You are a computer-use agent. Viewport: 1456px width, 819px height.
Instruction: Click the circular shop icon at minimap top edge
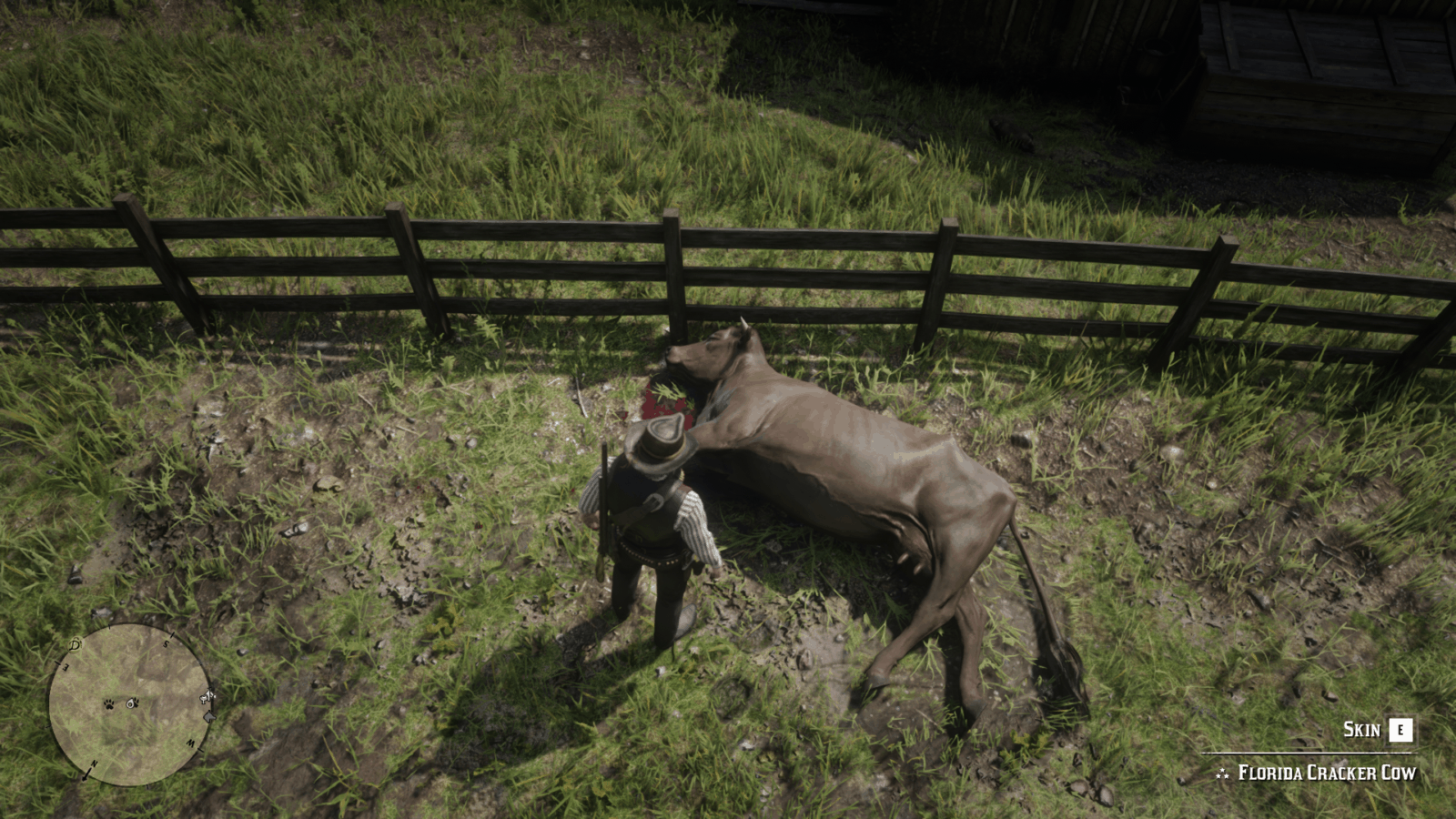pos(74,645)
